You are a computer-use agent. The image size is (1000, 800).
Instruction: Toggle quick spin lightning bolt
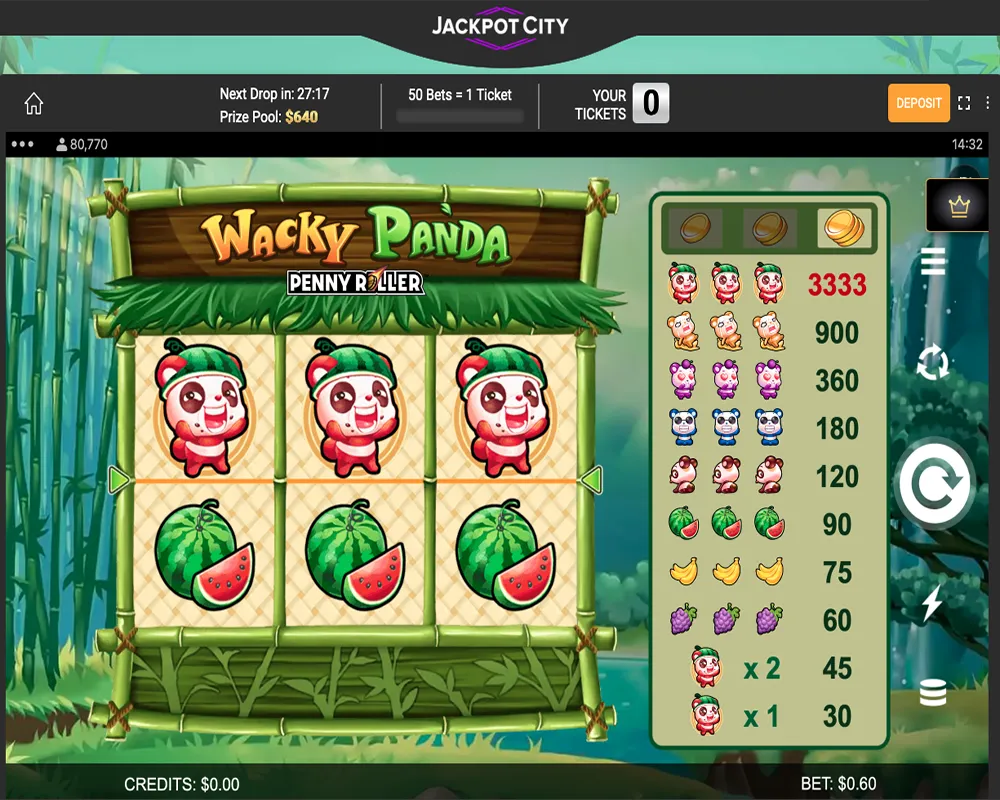[x=932, y=604]
